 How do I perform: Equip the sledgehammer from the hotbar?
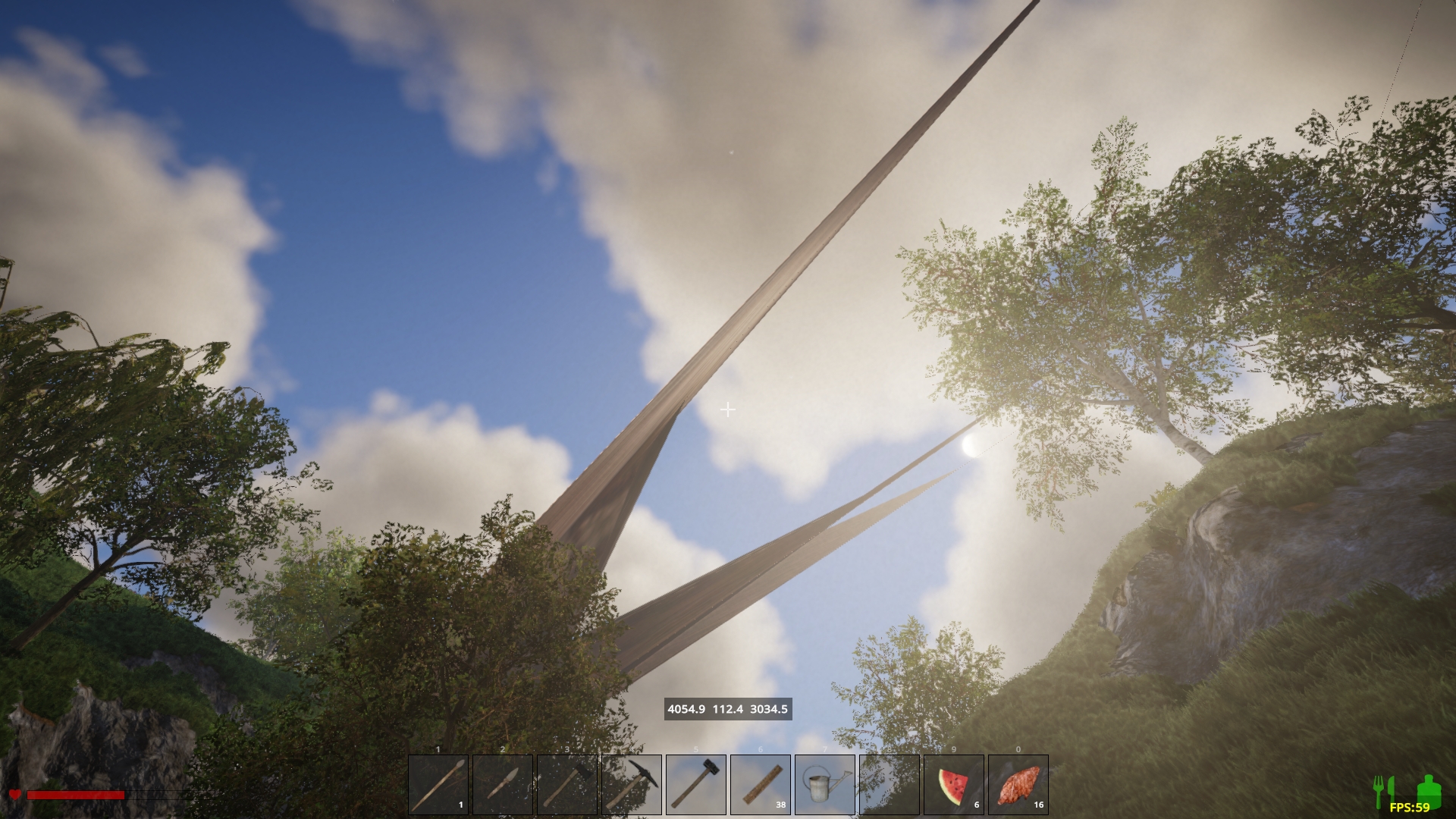click(696, 784)
